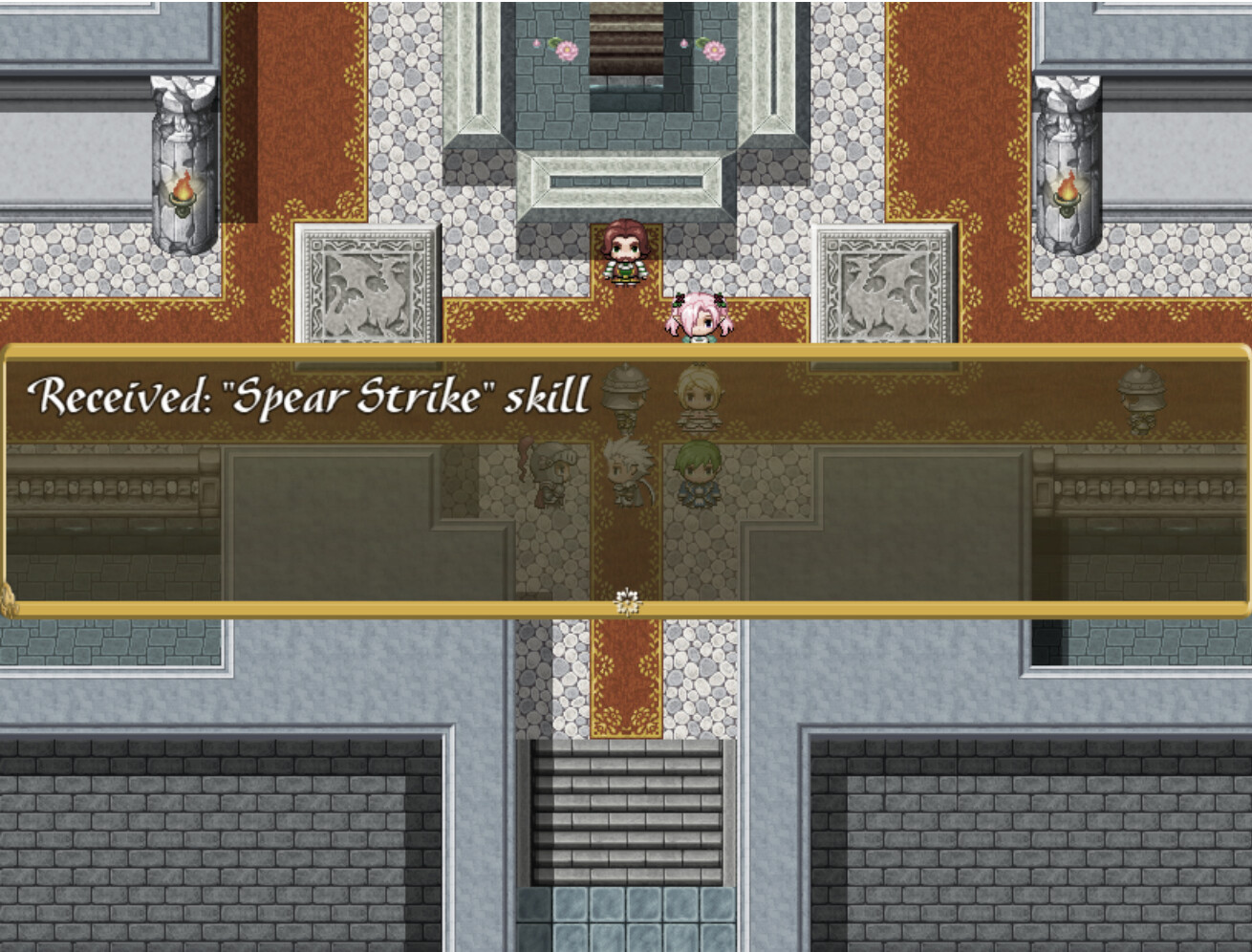Click the flower continue indicator below message box
Screen dimensions: 1252x952
tap(627, 601)
